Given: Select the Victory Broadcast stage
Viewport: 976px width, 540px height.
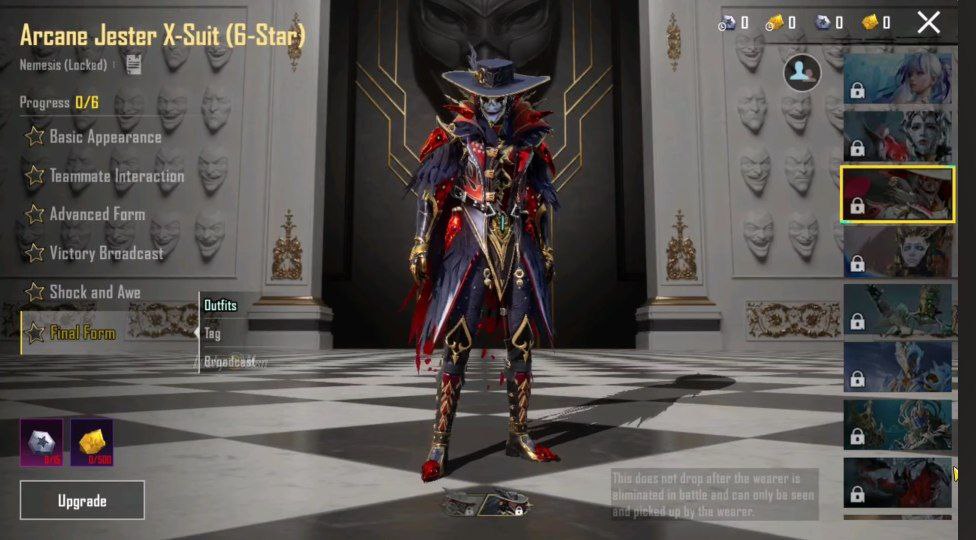Looking at the screenshot, I should [x=105, y=254].
